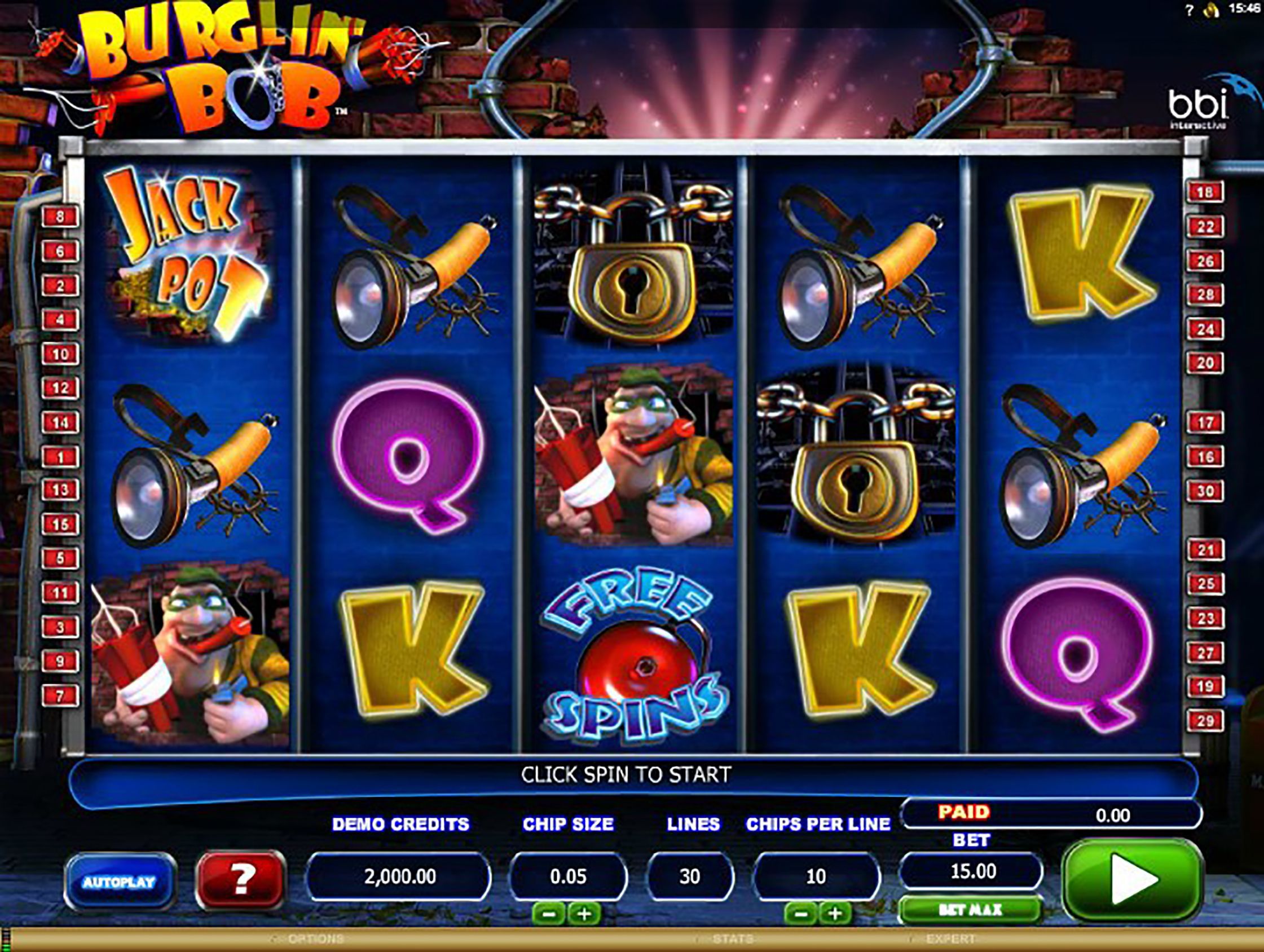Activate the Bet Max button

970,910
